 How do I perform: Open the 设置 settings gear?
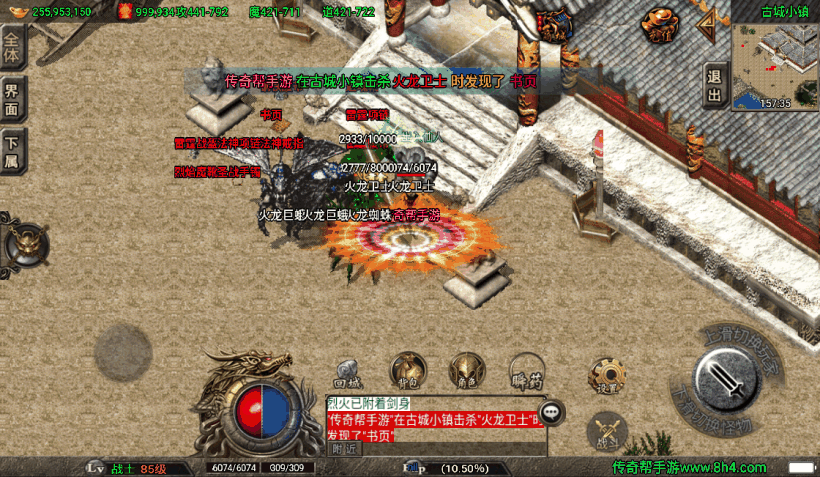pos(603,376)
